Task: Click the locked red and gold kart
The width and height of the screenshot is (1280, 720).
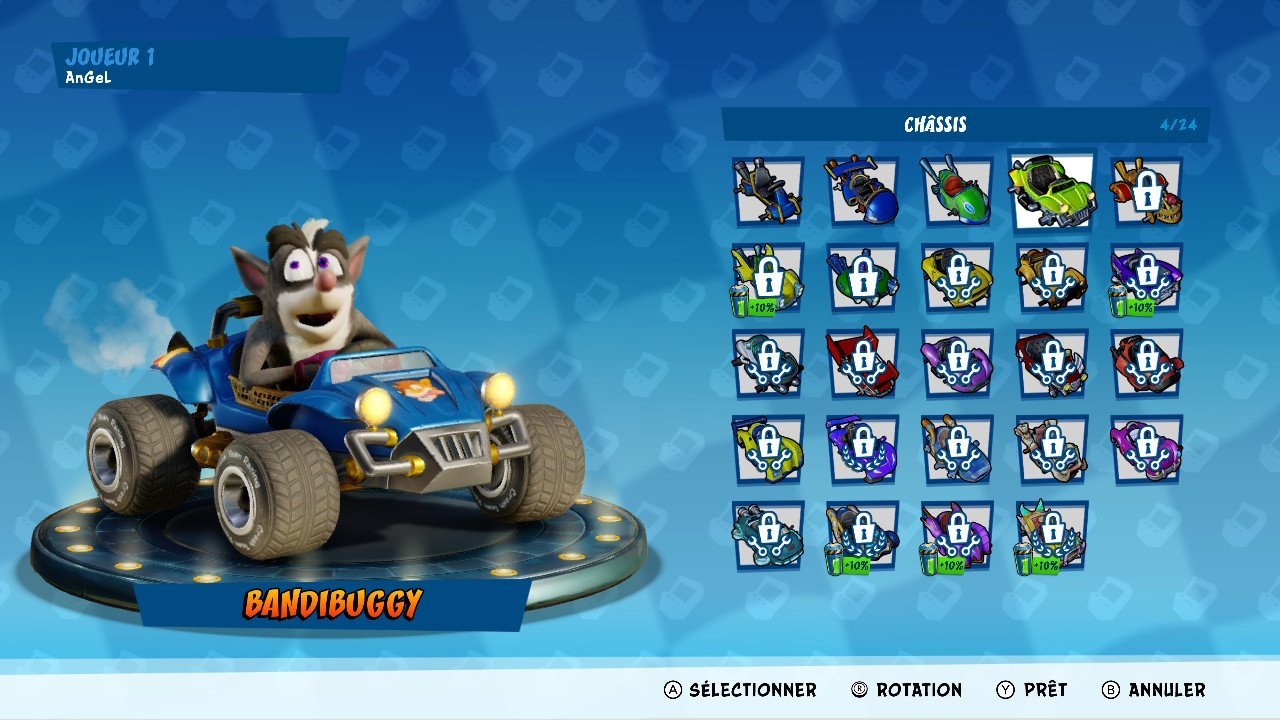Action: tap(1146, 191)
